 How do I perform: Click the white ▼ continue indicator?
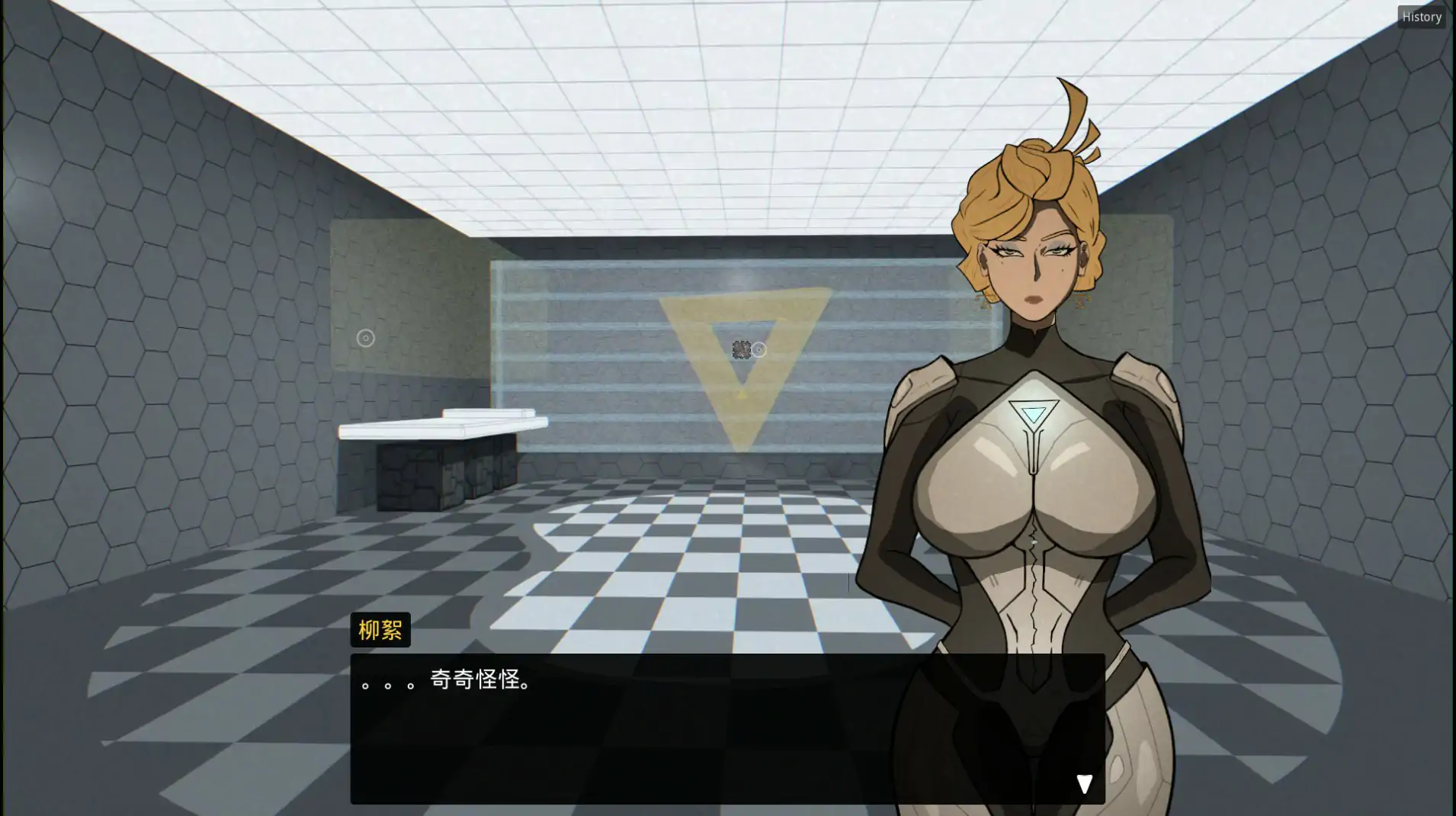coord(1085,782)
